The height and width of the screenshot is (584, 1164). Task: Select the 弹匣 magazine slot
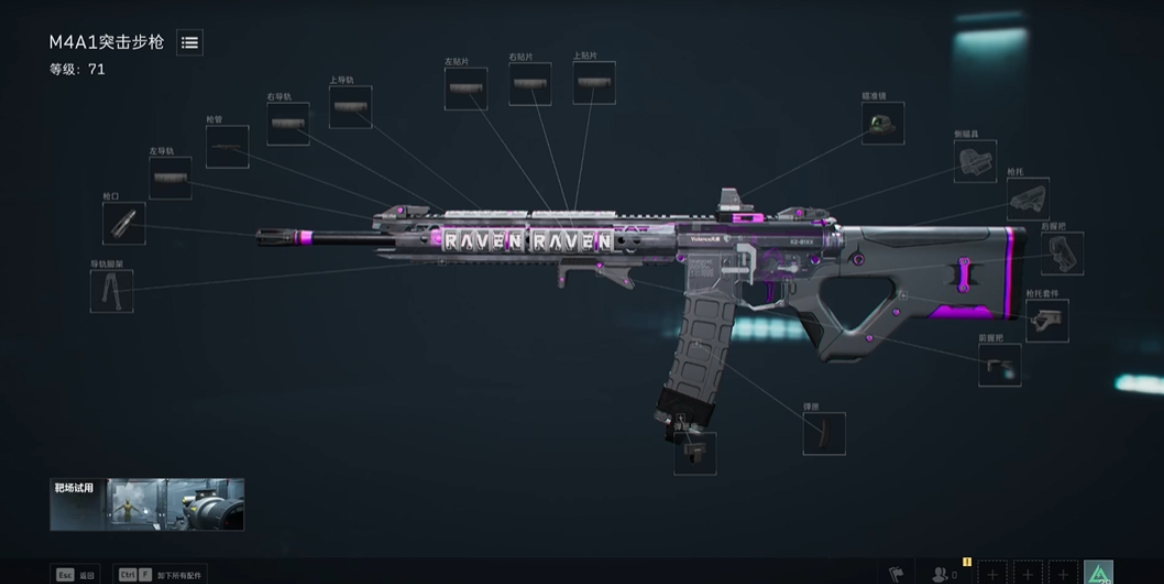pyautogui.click(x=824, y=433)
